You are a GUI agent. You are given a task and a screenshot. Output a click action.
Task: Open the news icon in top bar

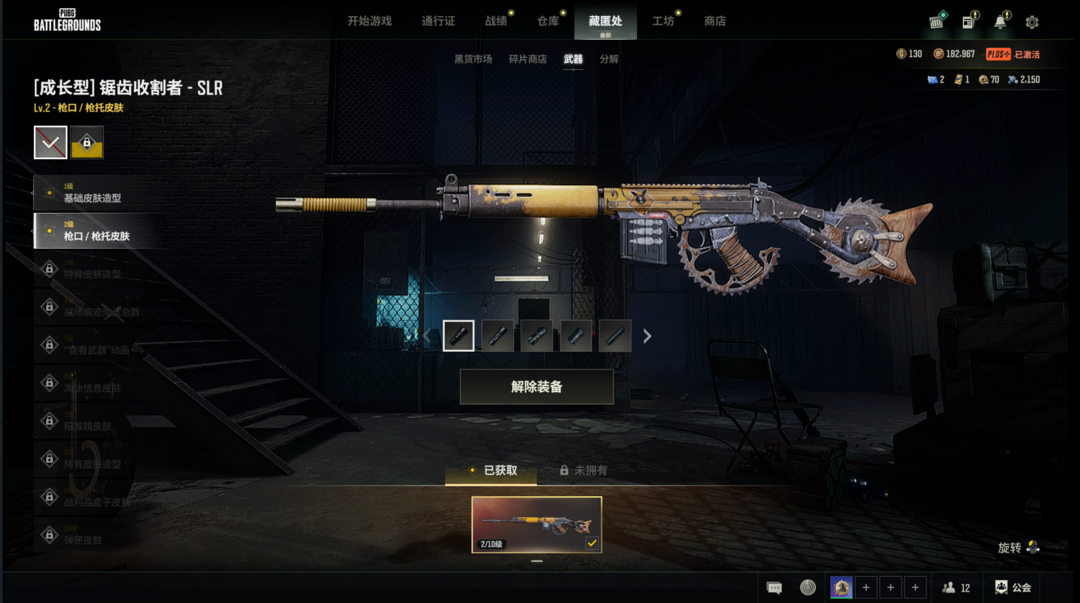point(968,22)
